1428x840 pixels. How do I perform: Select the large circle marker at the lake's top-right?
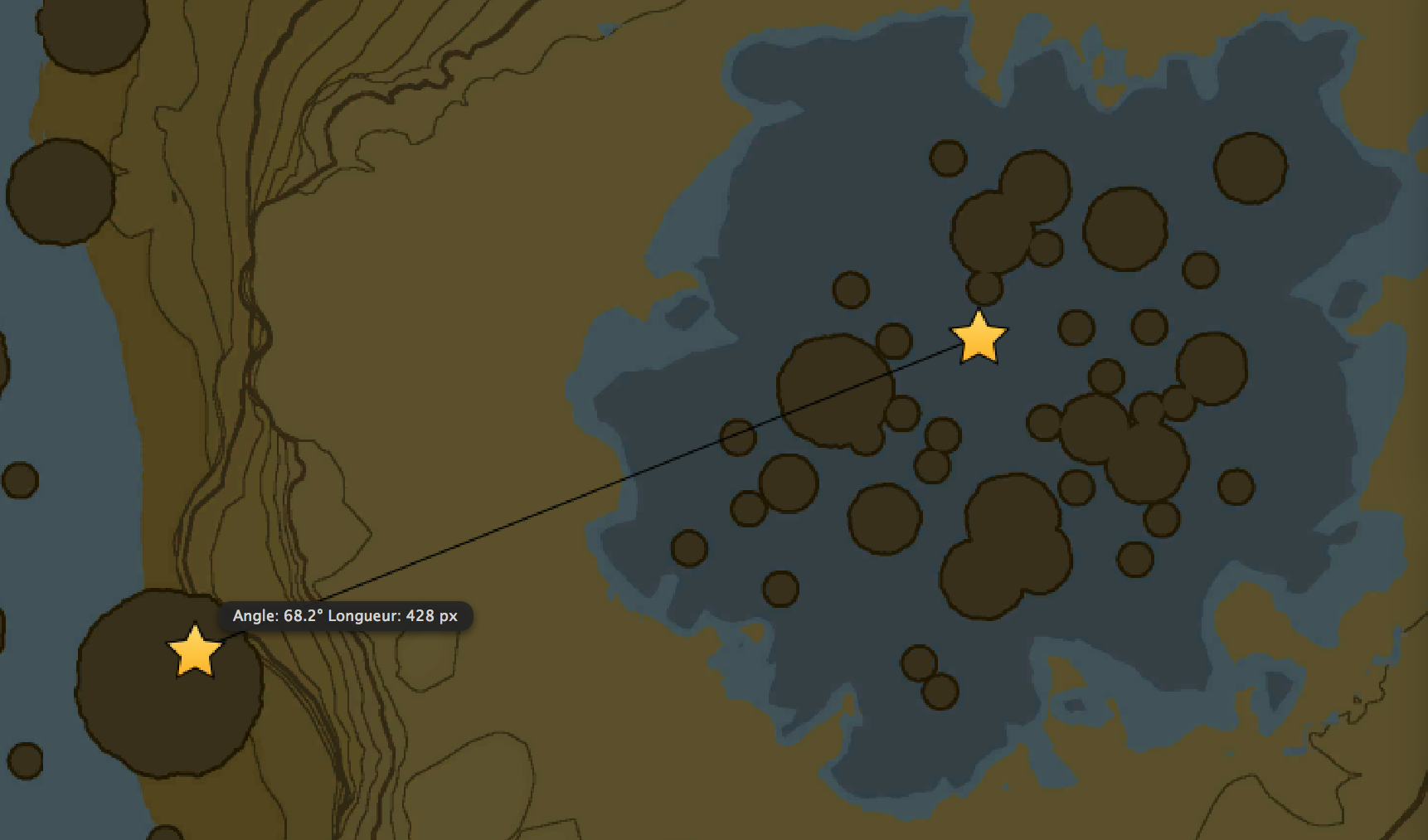point(1251,168)
